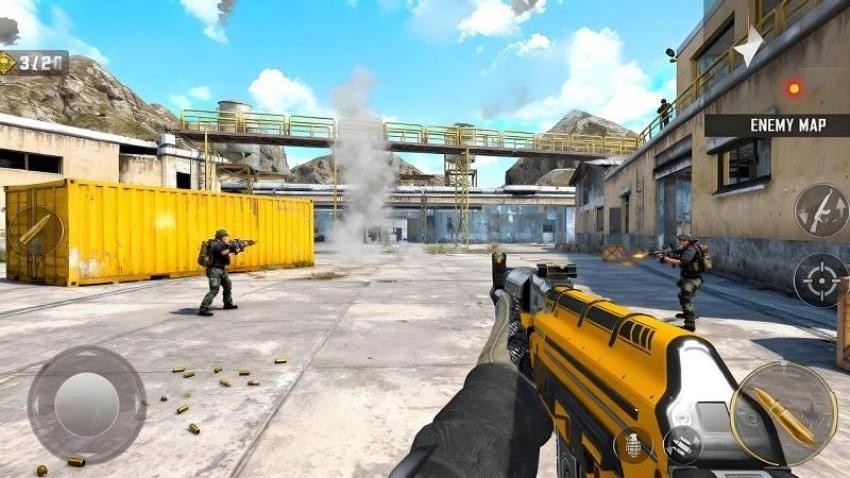This screenshot has height=478, width=850.
Task: Tap the bullet button on the left side
Action: click(36, 230)
